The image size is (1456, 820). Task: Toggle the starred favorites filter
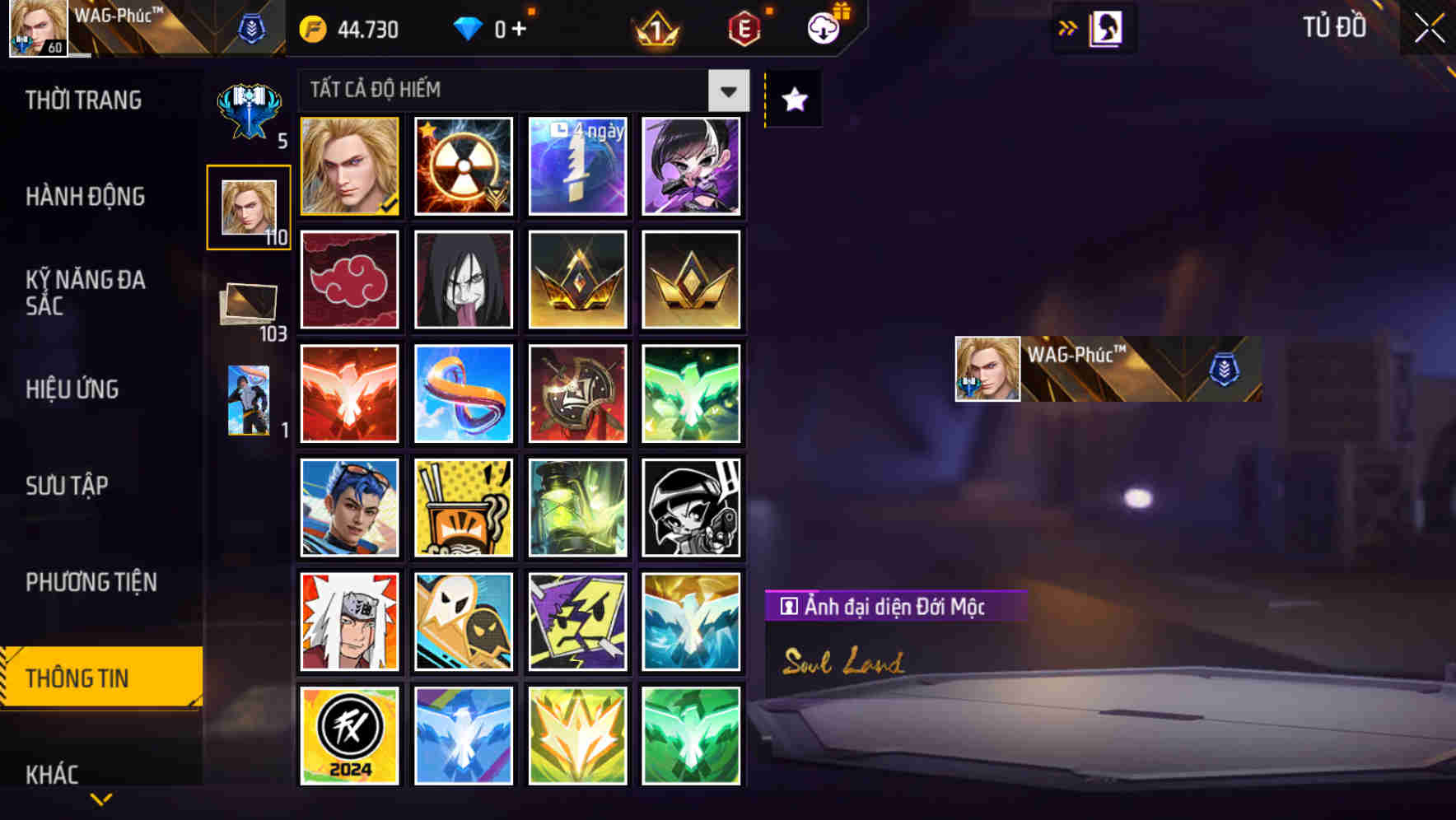792,99
